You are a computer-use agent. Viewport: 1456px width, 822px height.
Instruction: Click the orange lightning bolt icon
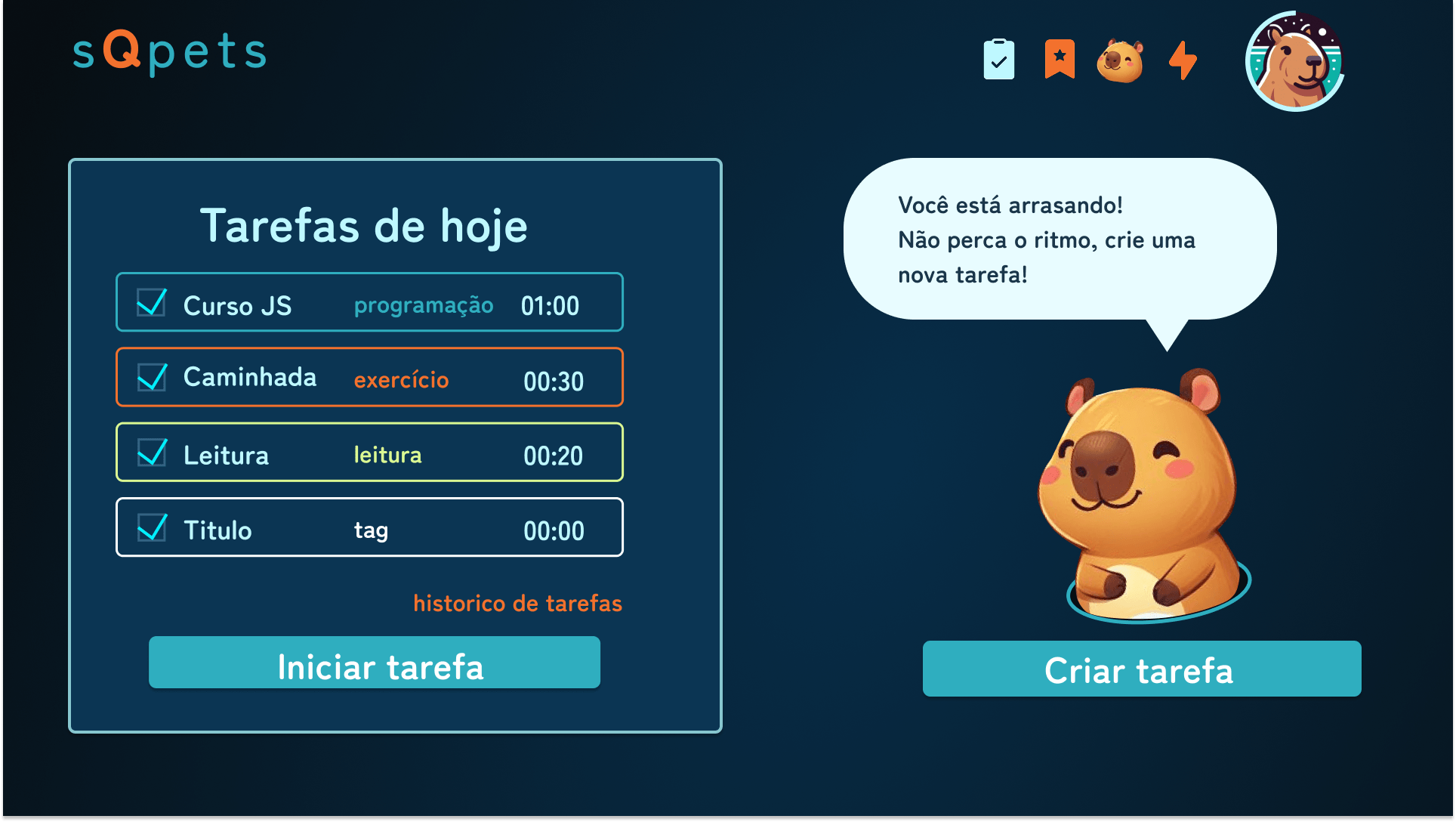(x=1183, y=60)
